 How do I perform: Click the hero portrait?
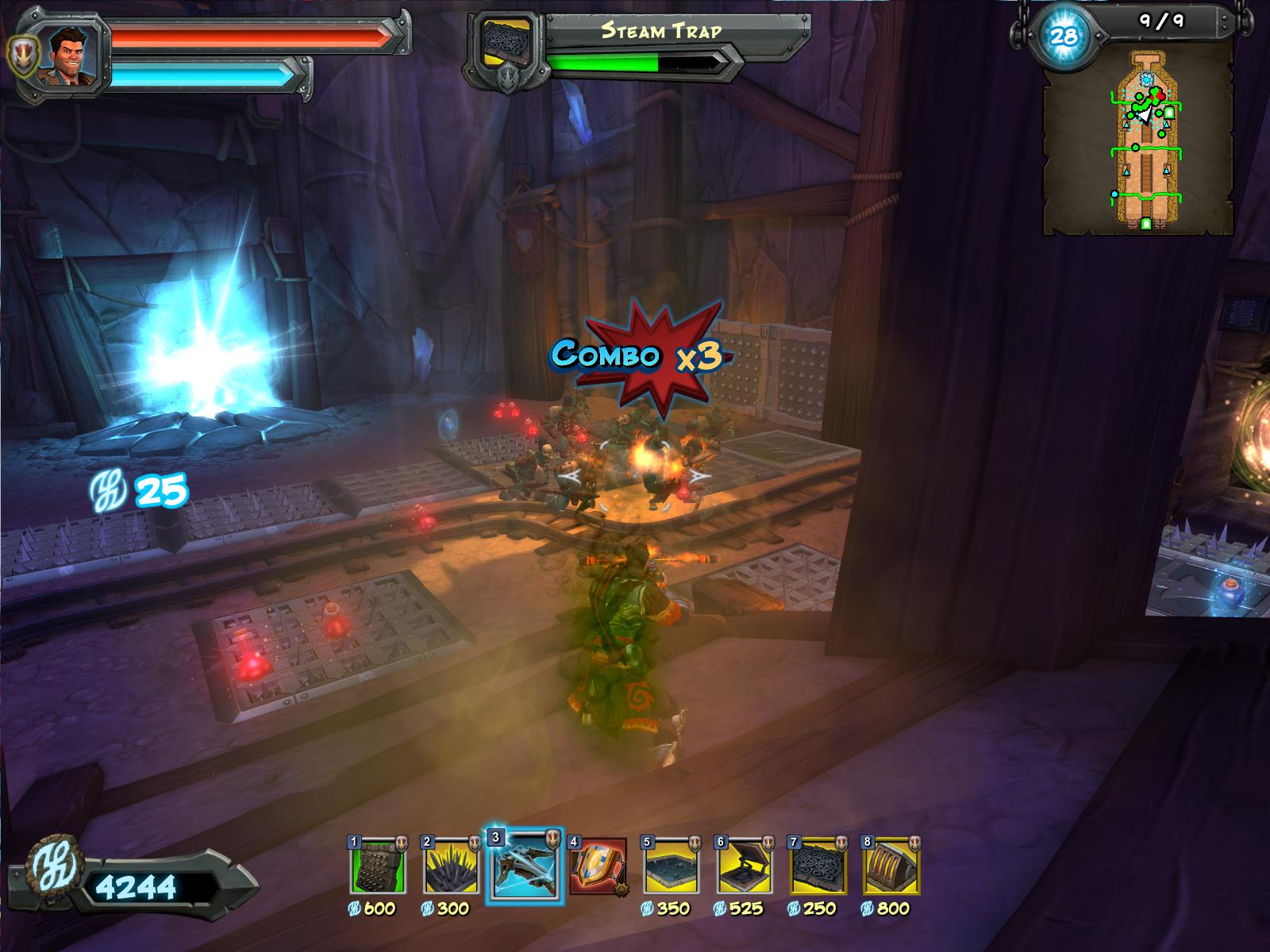coord(73,54)
